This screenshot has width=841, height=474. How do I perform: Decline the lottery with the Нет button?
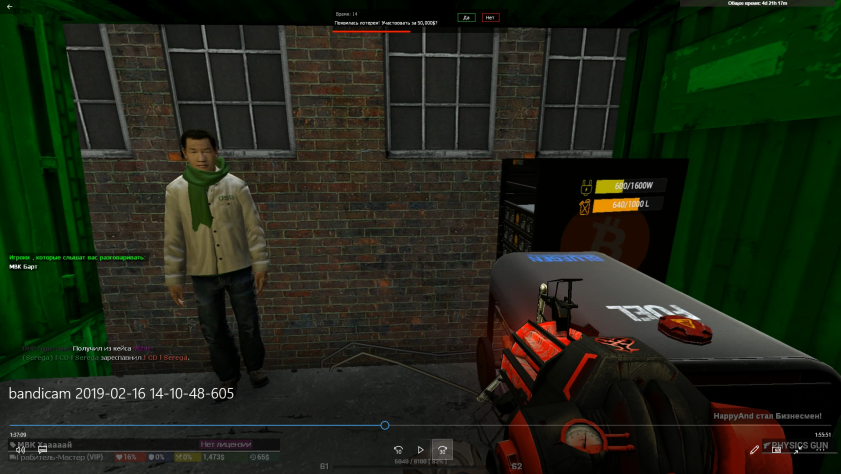490,17
